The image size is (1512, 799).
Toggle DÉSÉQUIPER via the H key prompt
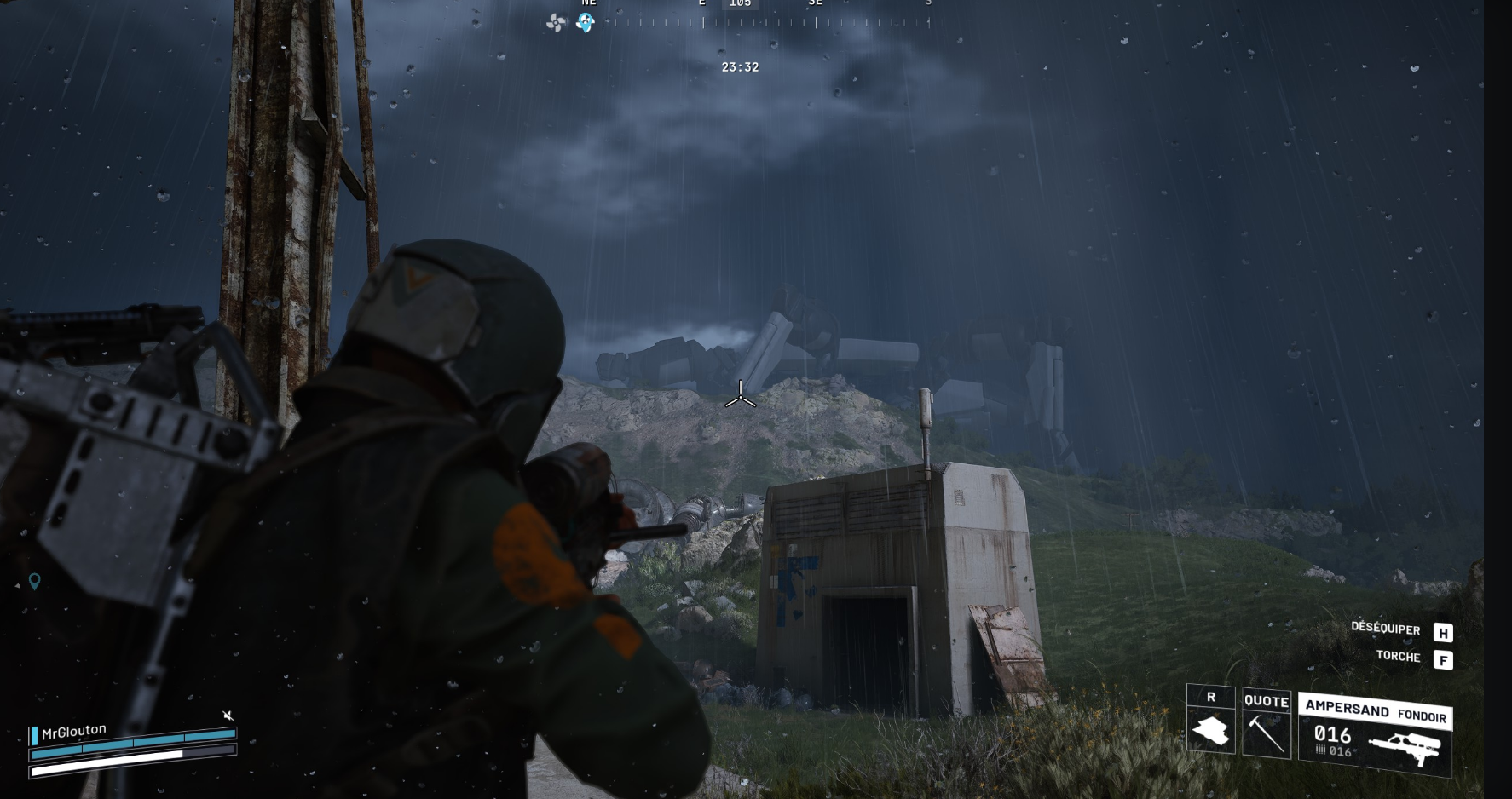tap(1442, 631)
